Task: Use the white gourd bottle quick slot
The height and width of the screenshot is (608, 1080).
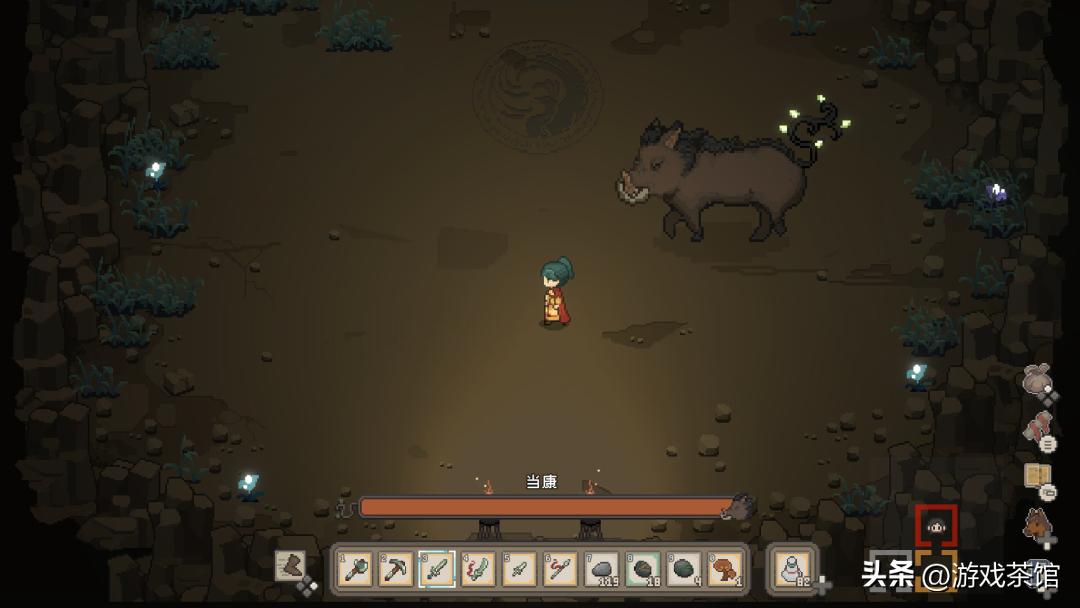Action: point(794,569)
